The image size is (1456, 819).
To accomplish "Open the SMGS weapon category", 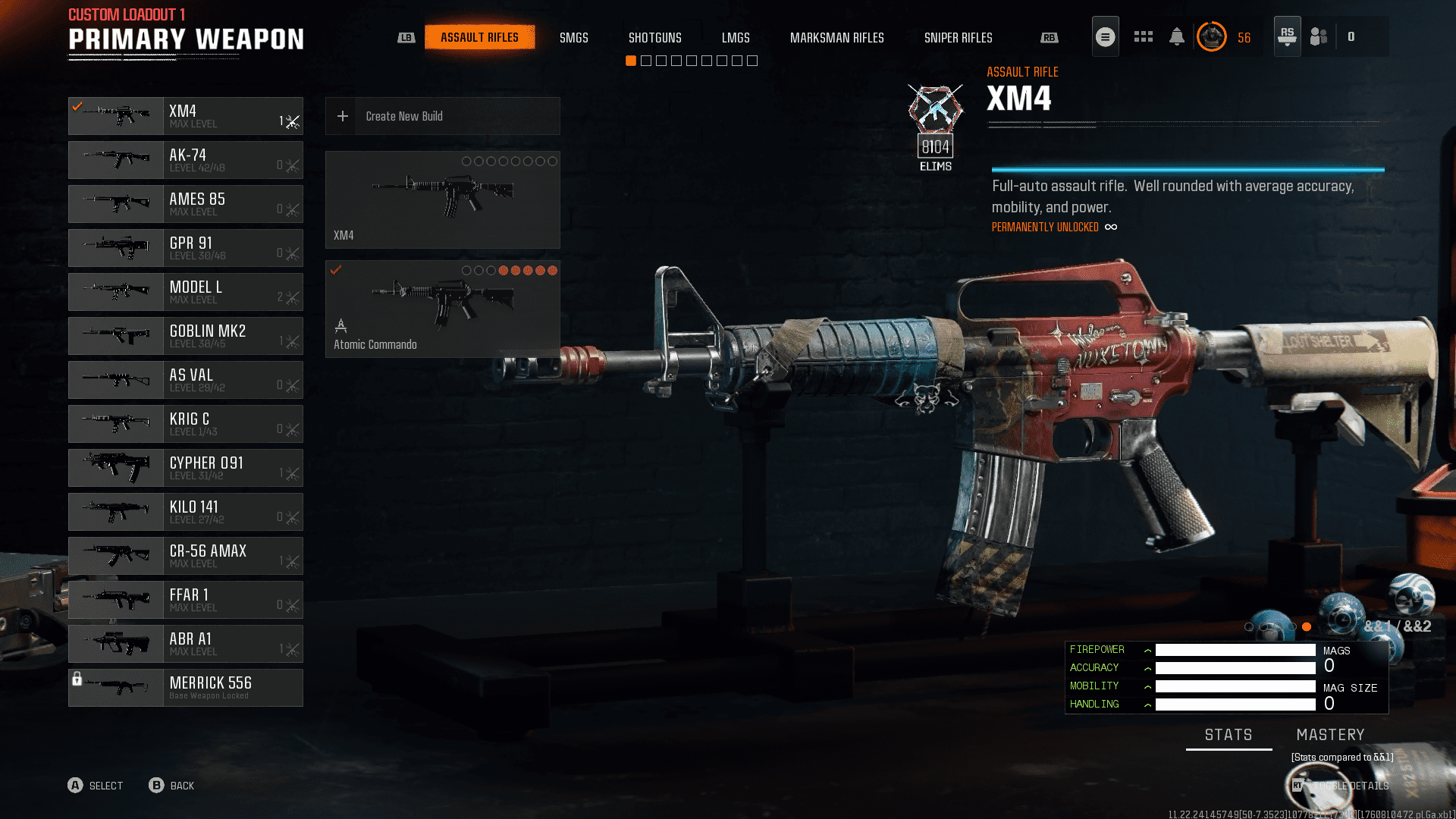I will click(574, 37).
